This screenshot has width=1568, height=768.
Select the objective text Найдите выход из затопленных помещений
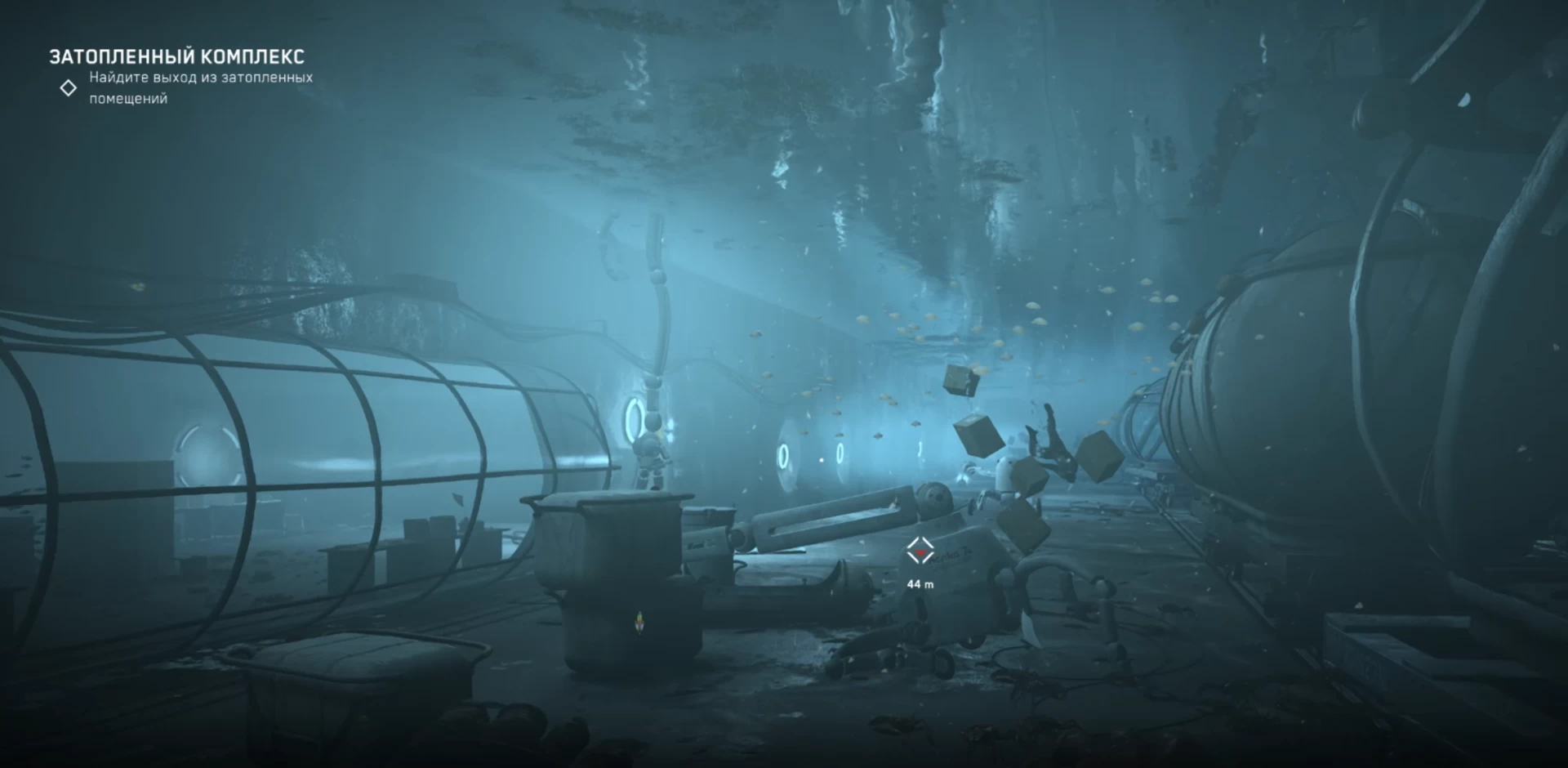tap(201, 87)
